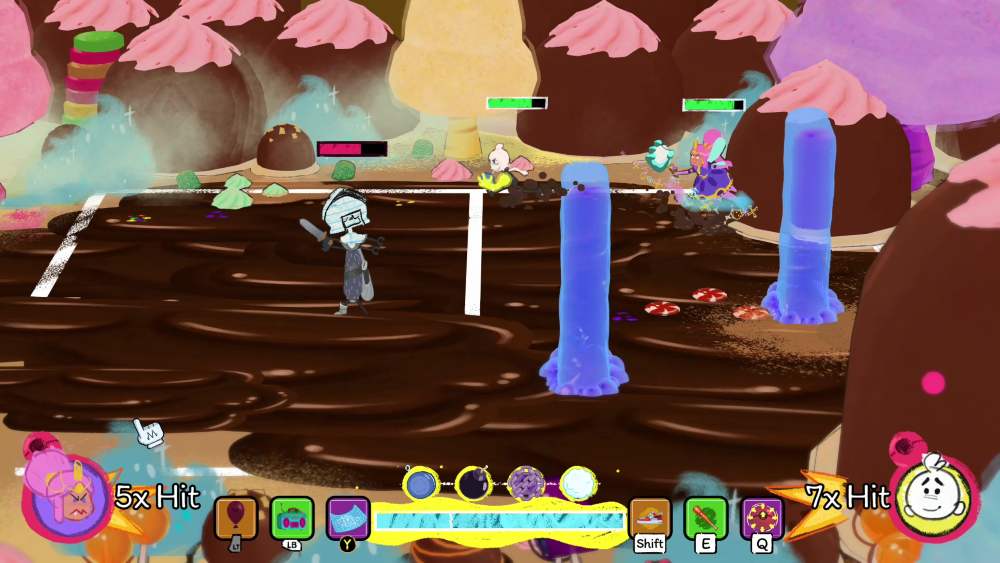Use the baseball bat ability
Screen dimensions: 1000x563
pos(706,518)
